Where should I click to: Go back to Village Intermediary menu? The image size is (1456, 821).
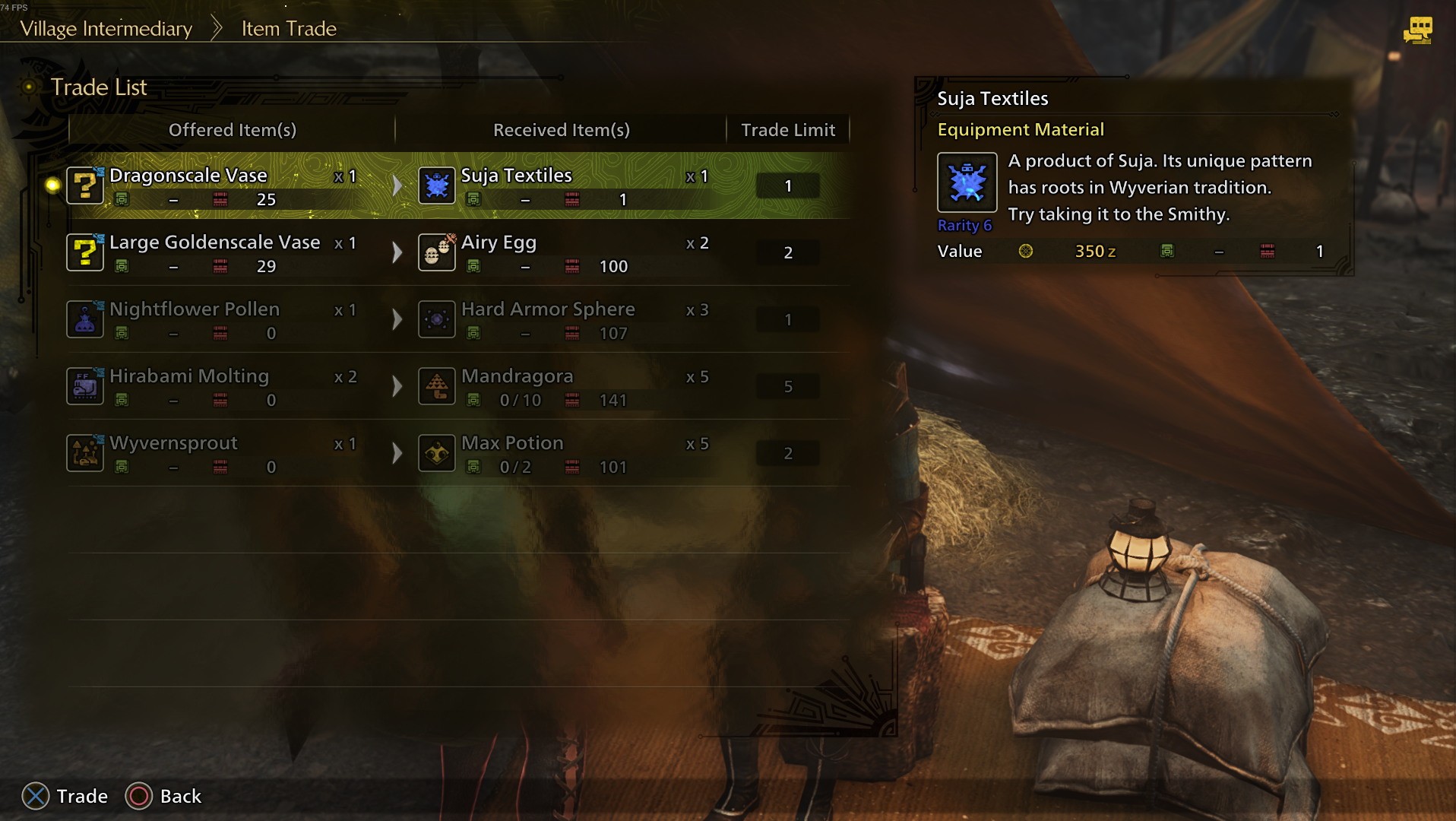(x=106, y=29)
